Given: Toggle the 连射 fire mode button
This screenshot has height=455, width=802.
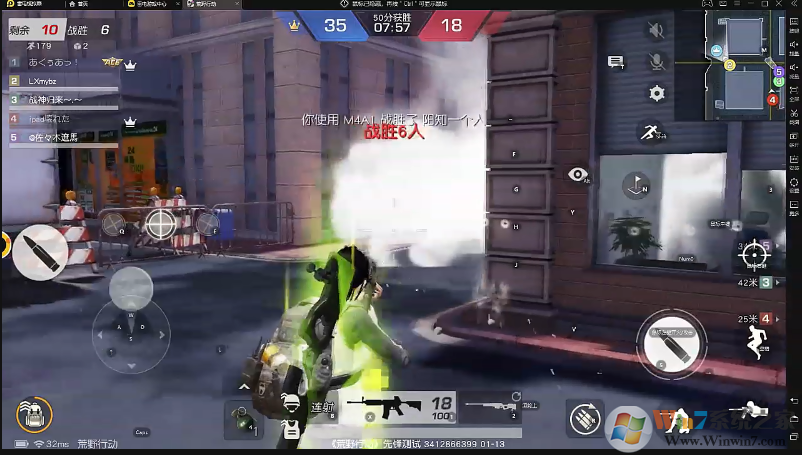Looking at the screenshot, I should [321, 407].
